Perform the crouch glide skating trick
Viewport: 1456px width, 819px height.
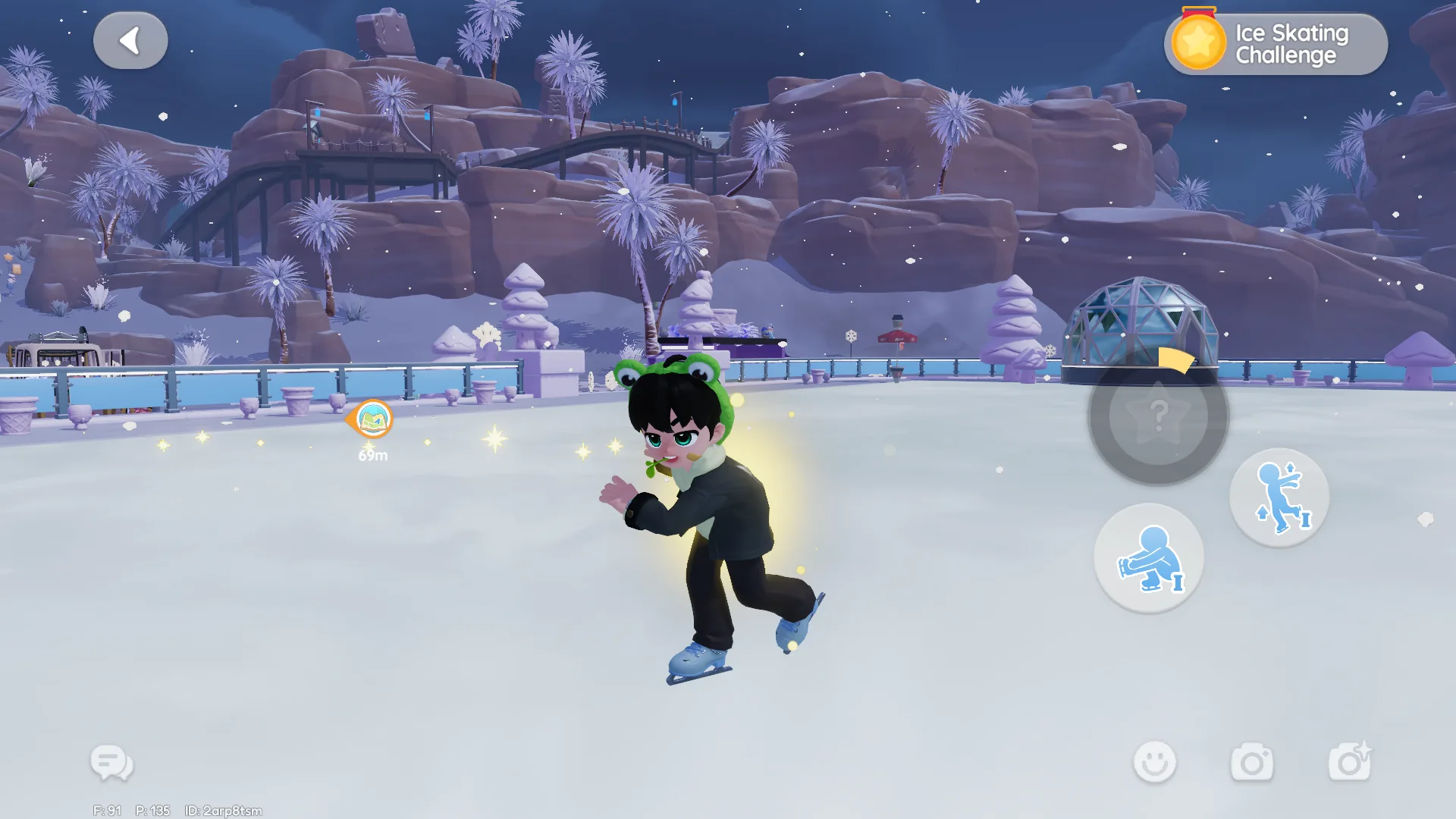click(x=1150, y=557)
